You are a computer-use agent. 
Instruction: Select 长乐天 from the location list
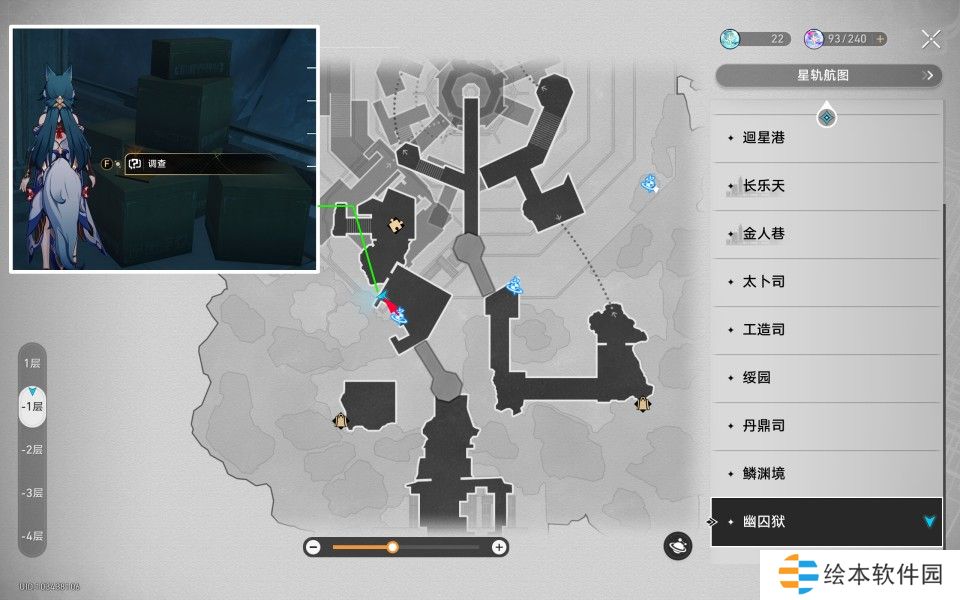(826, 186)
